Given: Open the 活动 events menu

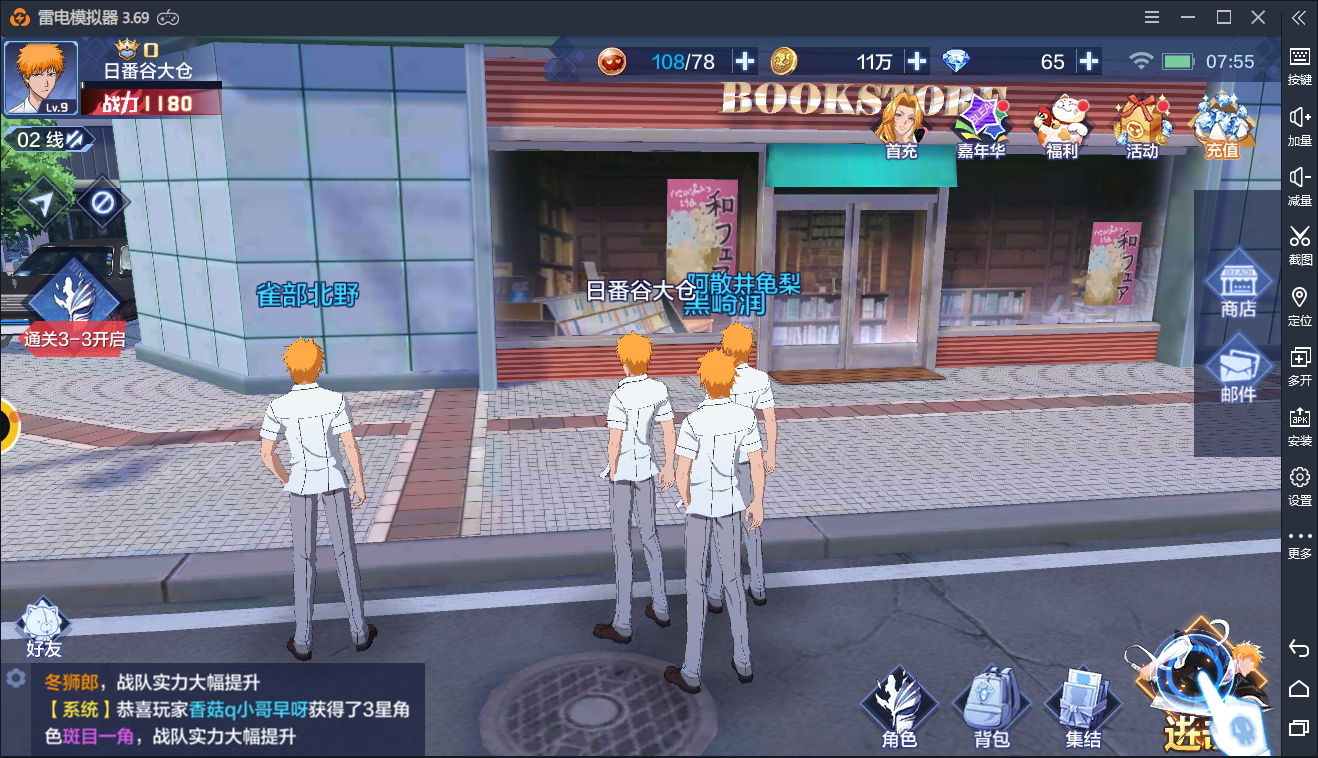Looking at the screenshot, I should [x=1141, y=128].
